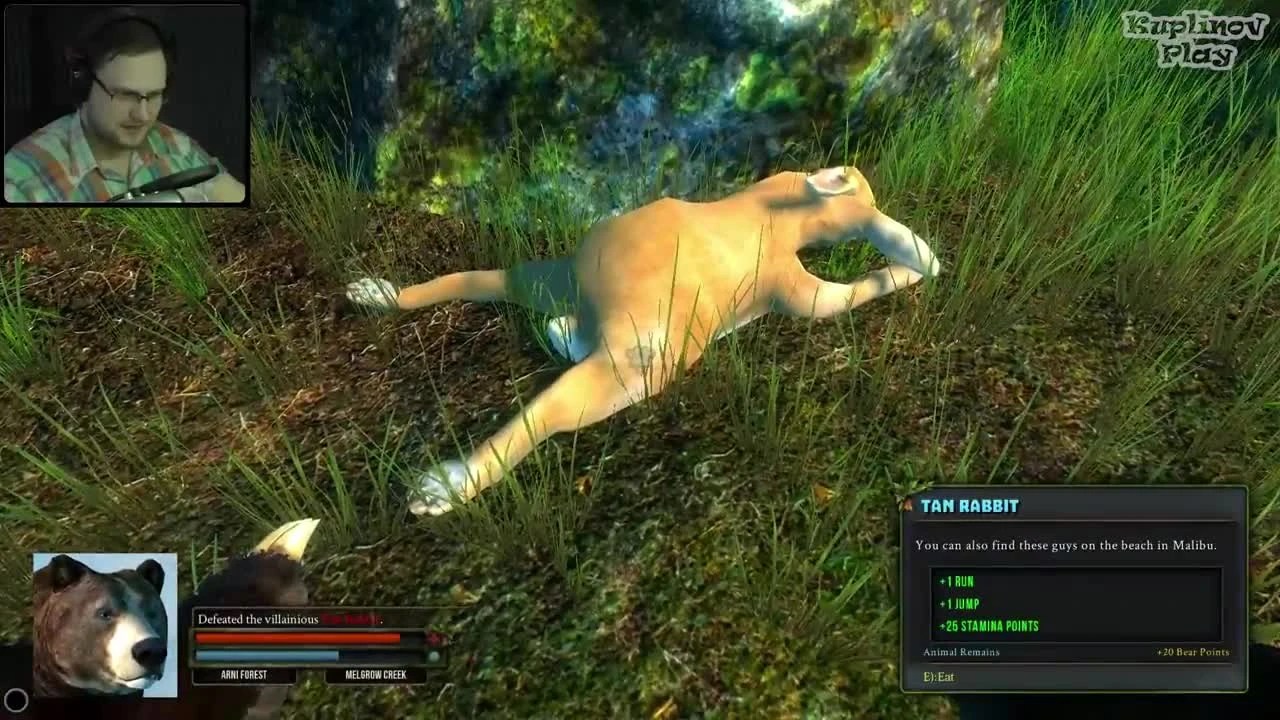Viewport: 1280px width, 720px height.
Task: Select the Animal Remains label icon area
Action: [960, 652]
